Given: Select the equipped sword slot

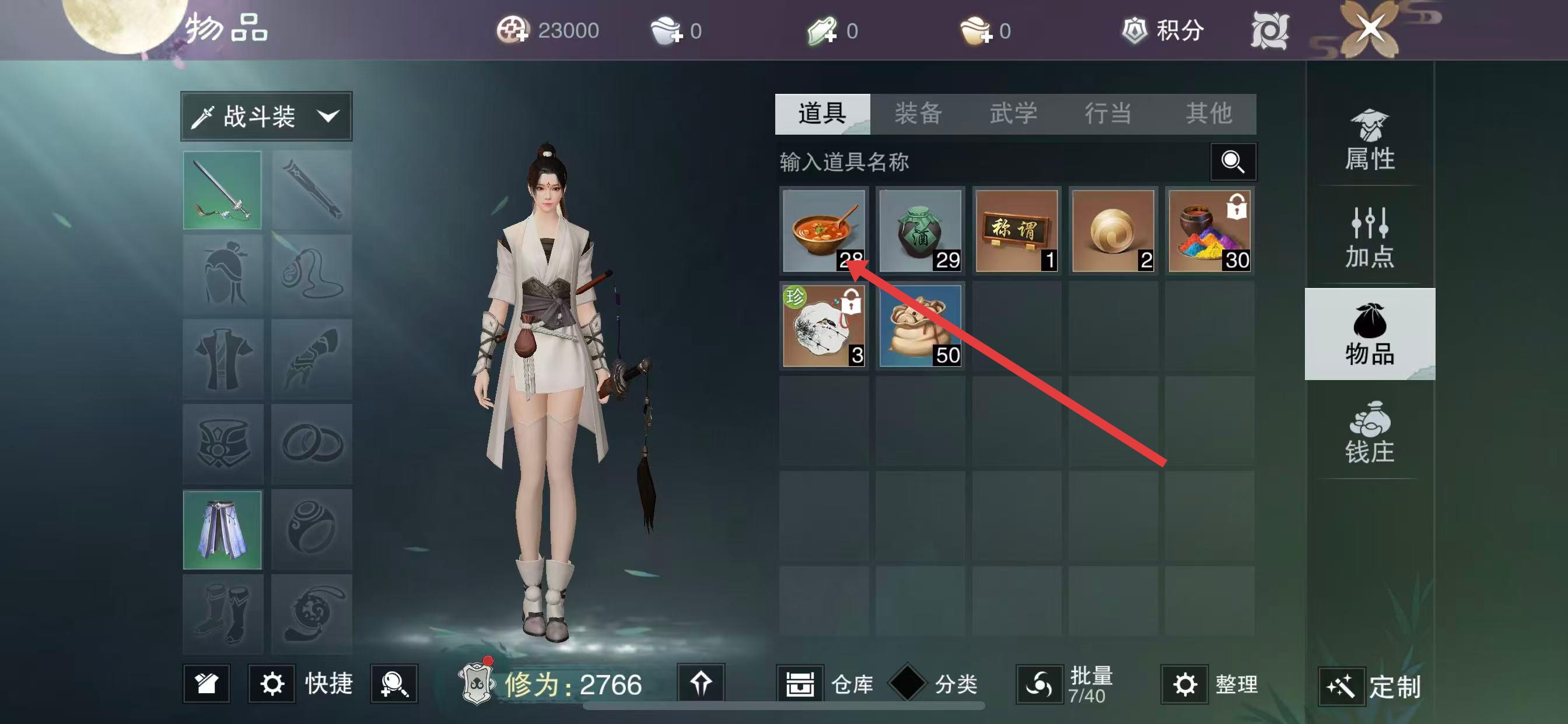Looking at the screenshot, I should pos(222,191).
